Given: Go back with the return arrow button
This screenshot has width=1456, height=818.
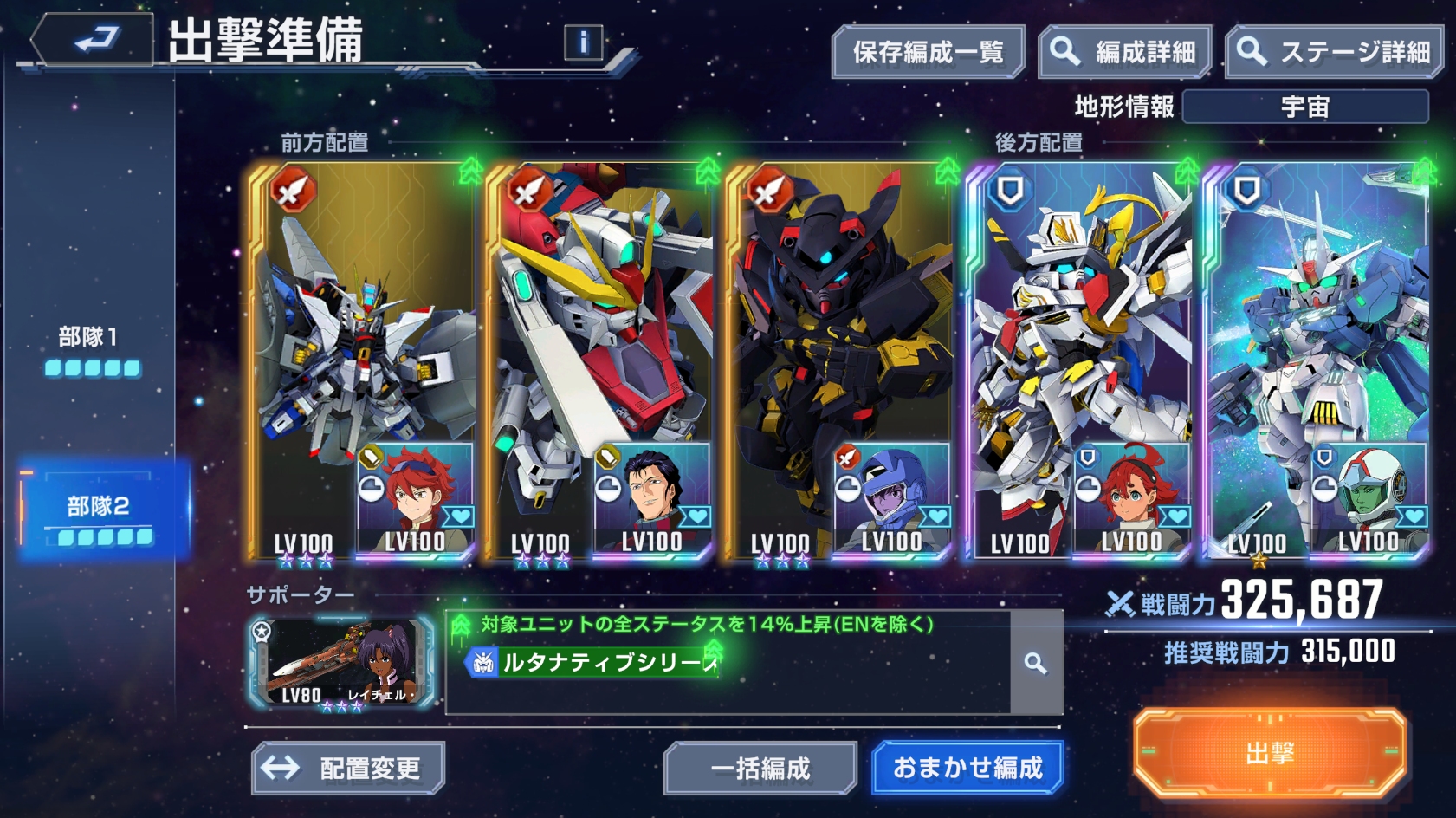Looking at the screenshot, I should [x=94, y=40].
